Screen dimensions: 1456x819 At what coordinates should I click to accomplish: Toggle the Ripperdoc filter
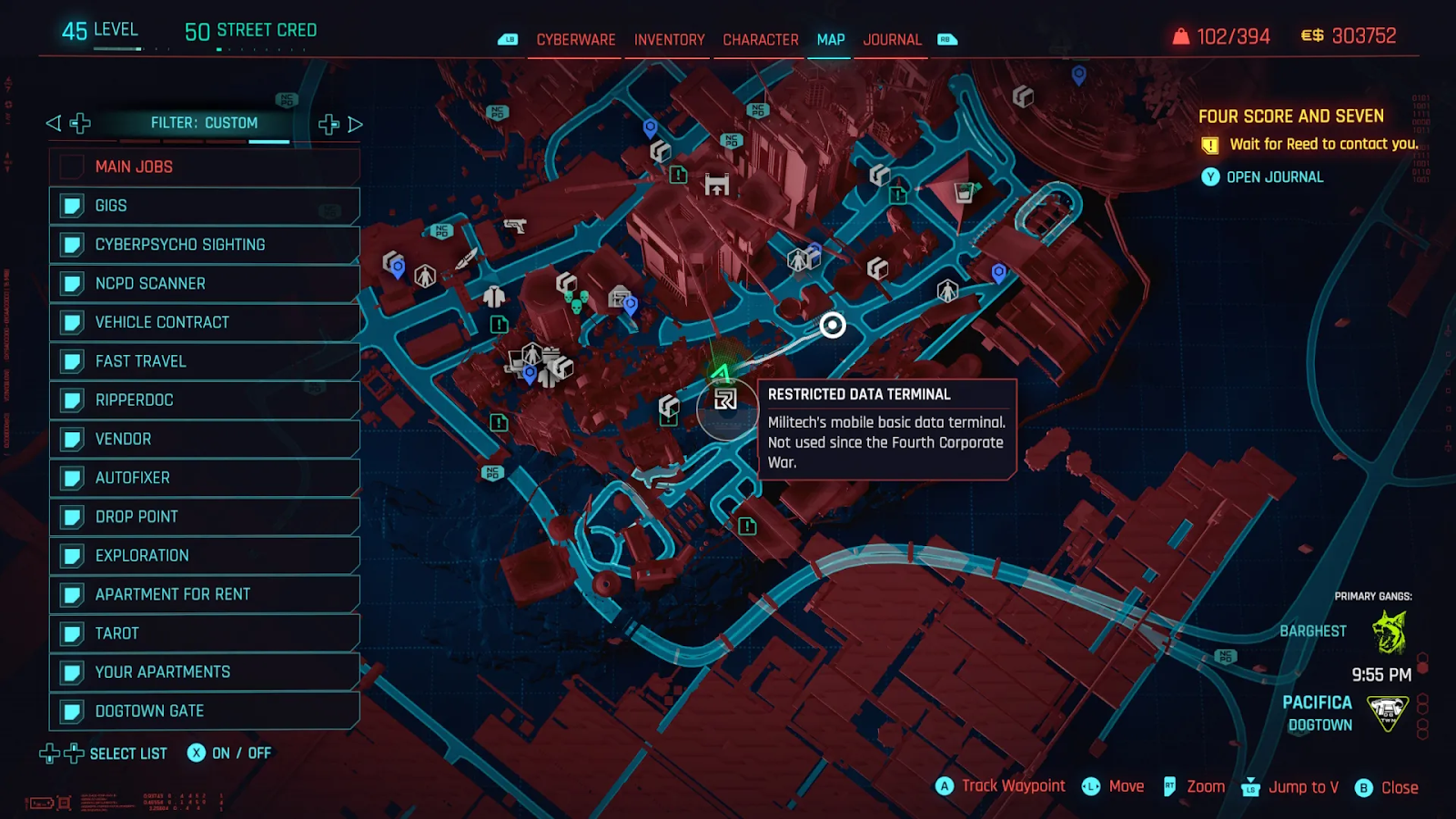point(205,400)
